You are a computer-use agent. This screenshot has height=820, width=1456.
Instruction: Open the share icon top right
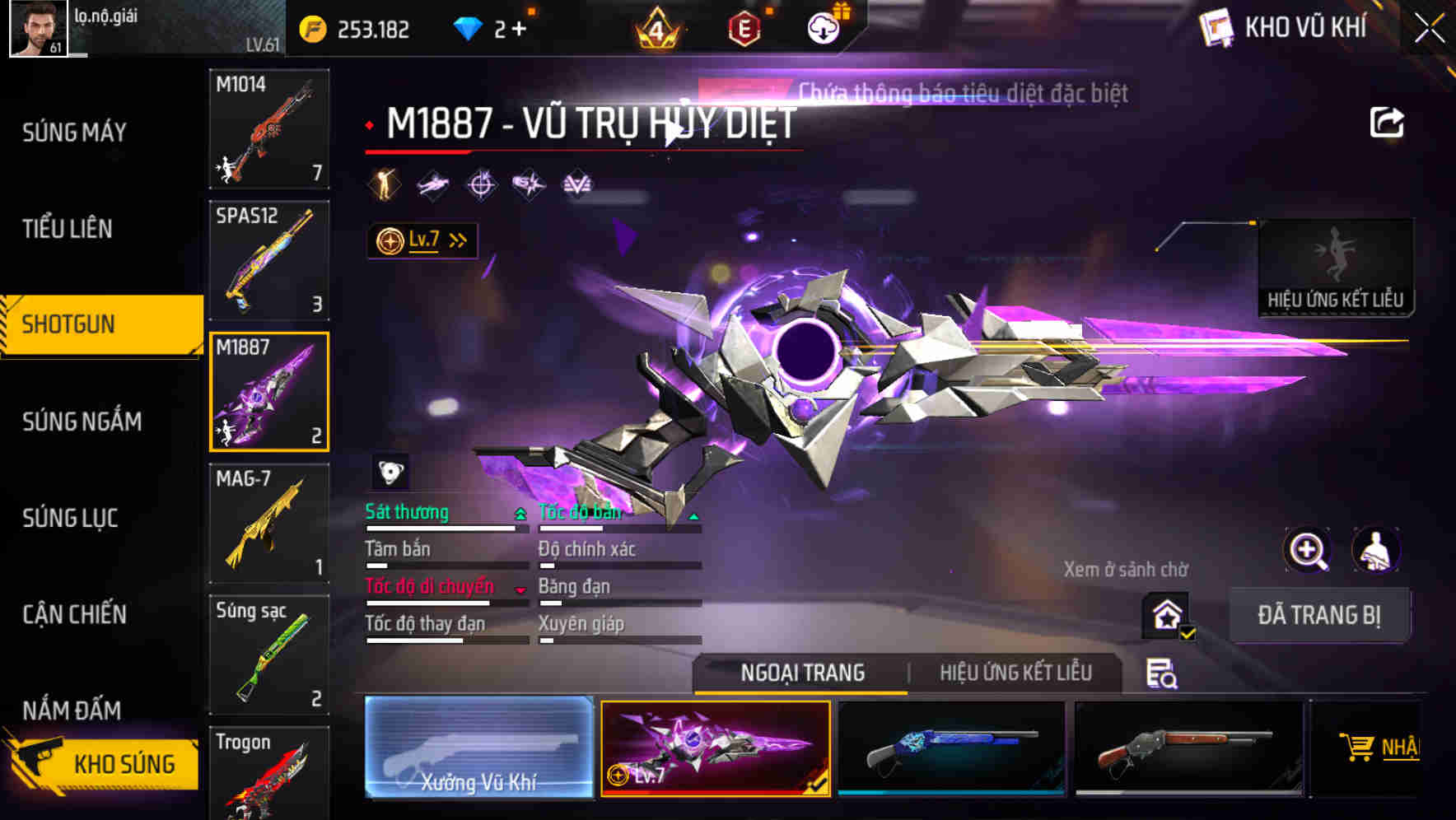click(1388, 121)
